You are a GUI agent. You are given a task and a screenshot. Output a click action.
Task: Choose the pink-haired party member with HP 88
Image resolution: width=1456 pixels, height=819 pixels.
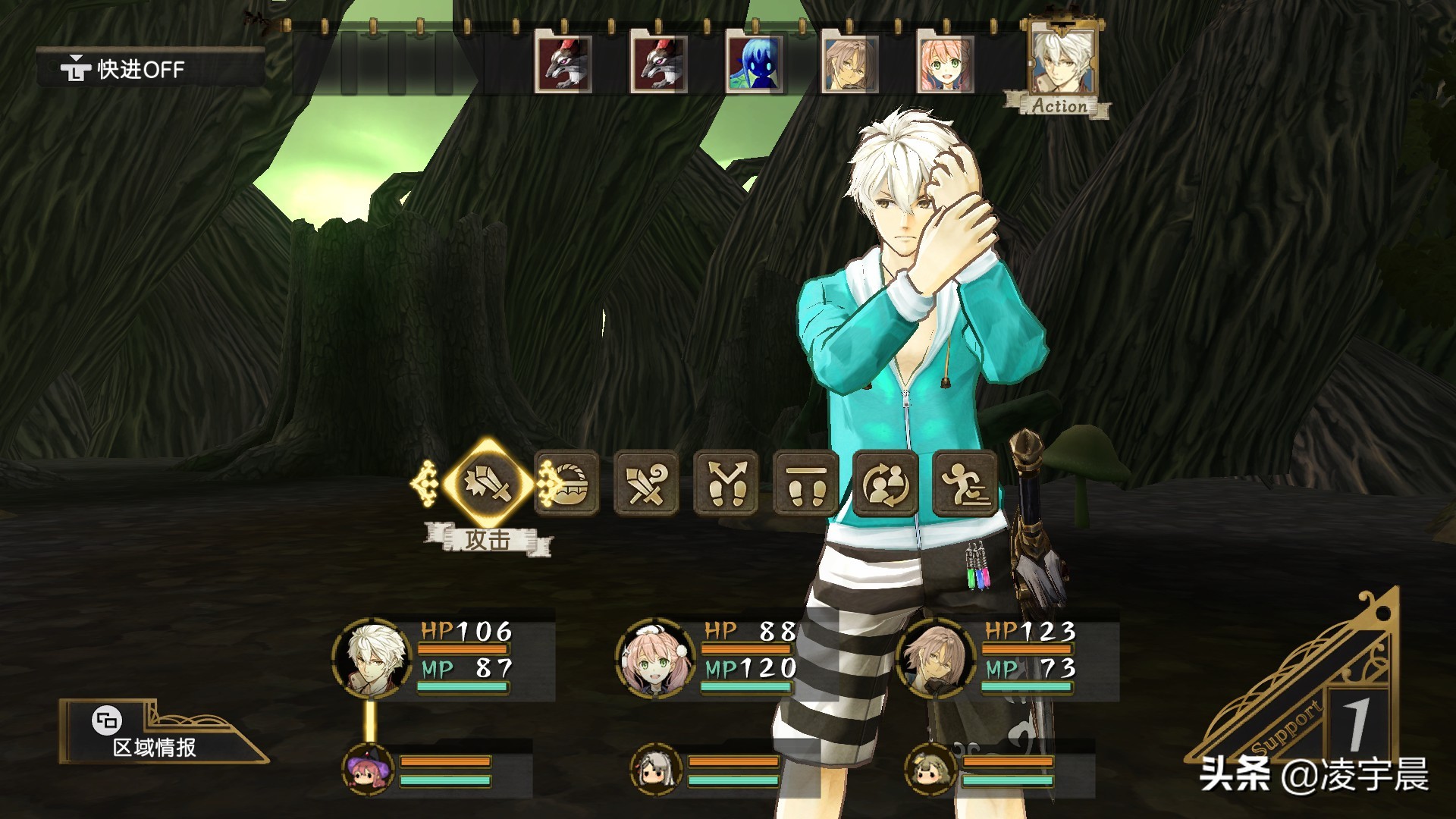(x=654, y=657)
